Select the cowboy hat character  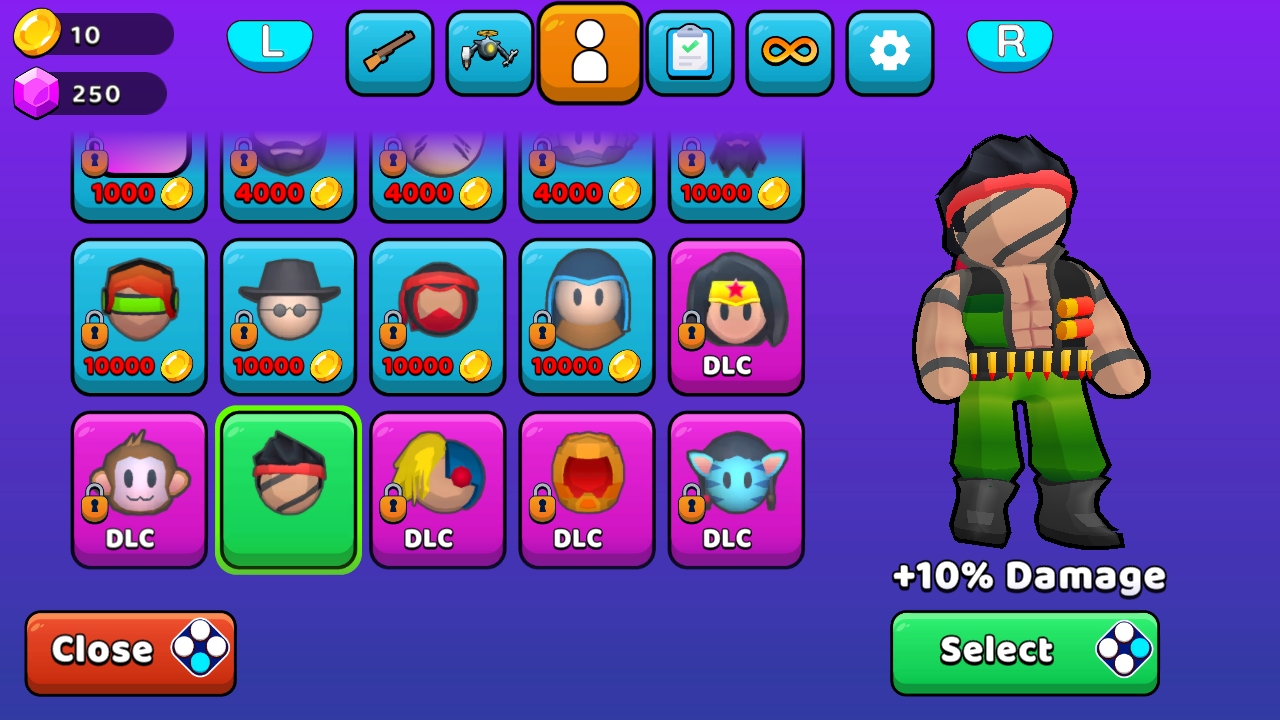point(288,315)
